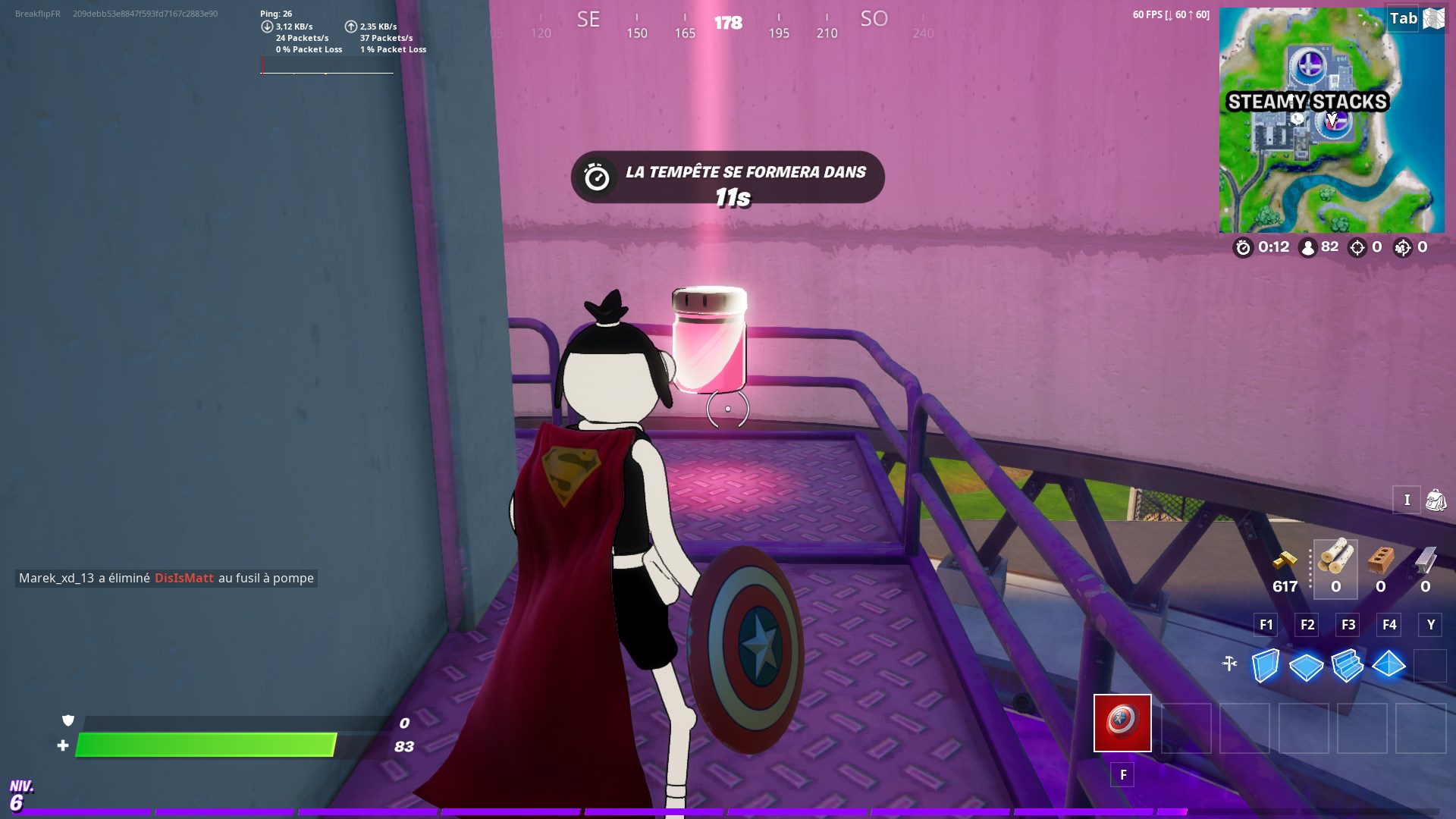Open the backpack inventory icon
This screenshot has width=1456, height=819.
tap(1436, 500)
